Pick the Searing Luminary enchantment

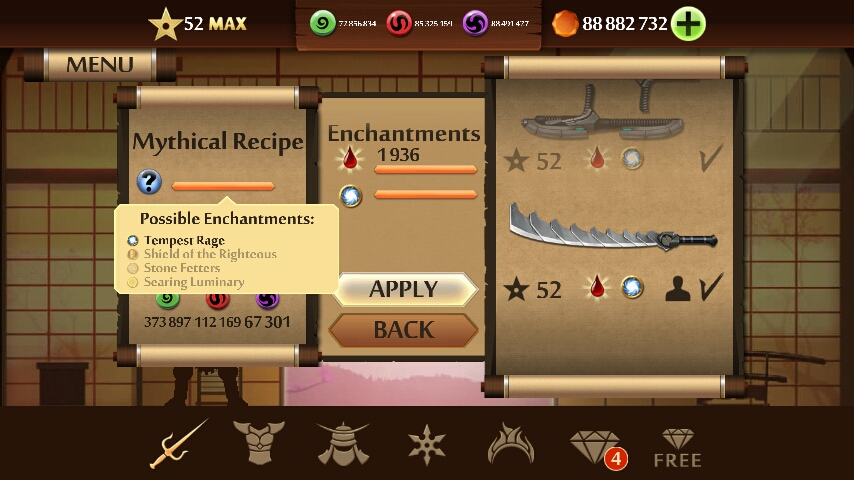pos(193,282)
